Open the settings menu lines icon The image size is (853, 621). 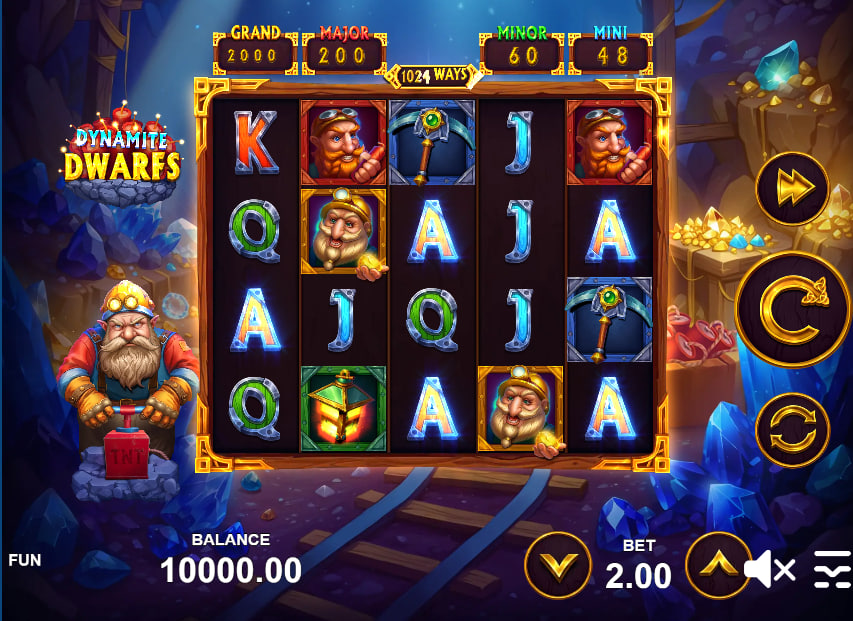click(832, 569)
